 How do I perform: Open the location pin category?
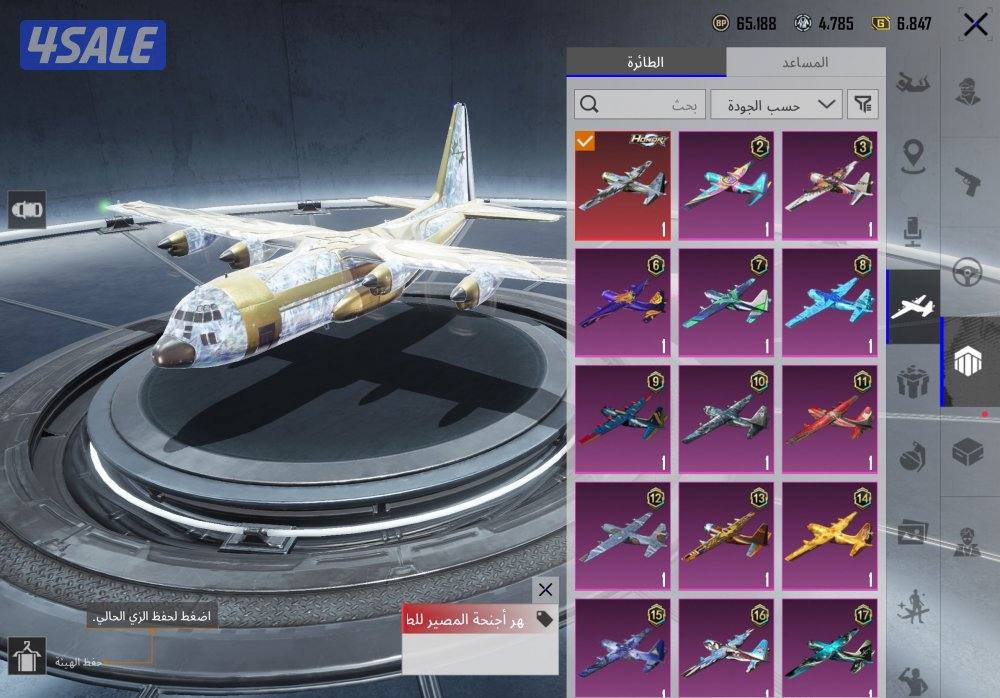[x=912, y=156]
